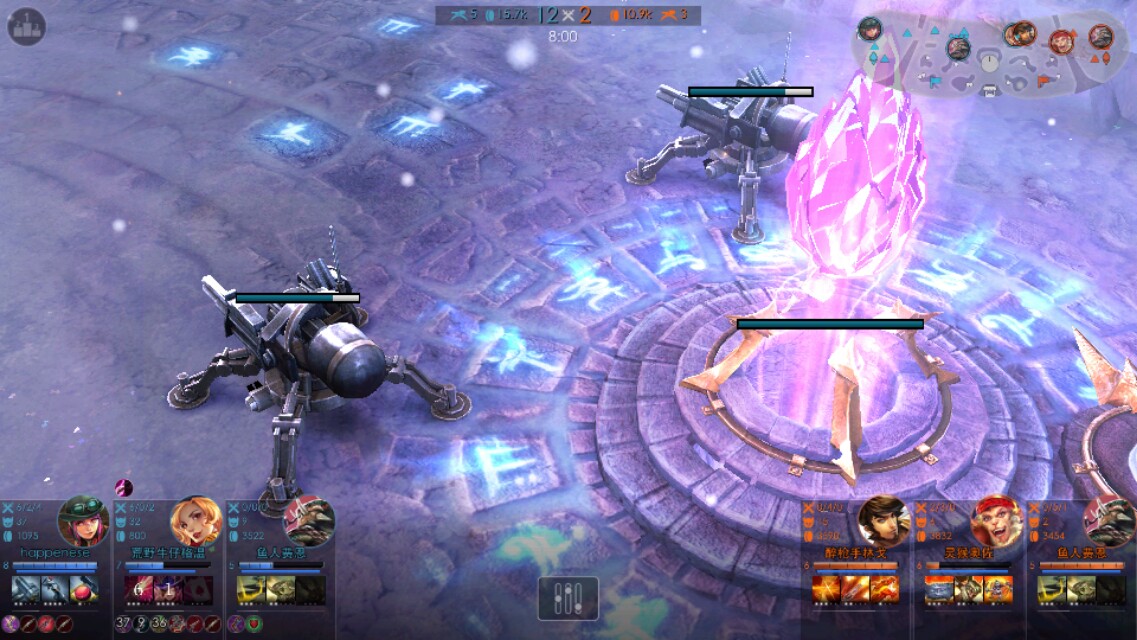Click happenese's red ball ability icon
The height and width of the screenshot is (640, 1137).
coord(84,589)
